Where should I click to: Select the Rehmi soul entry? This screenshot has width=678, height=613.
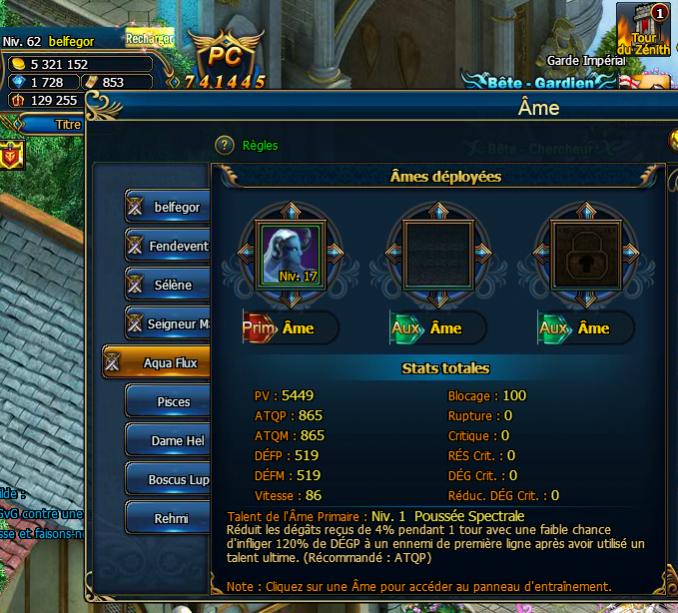(x=167, y=518)
